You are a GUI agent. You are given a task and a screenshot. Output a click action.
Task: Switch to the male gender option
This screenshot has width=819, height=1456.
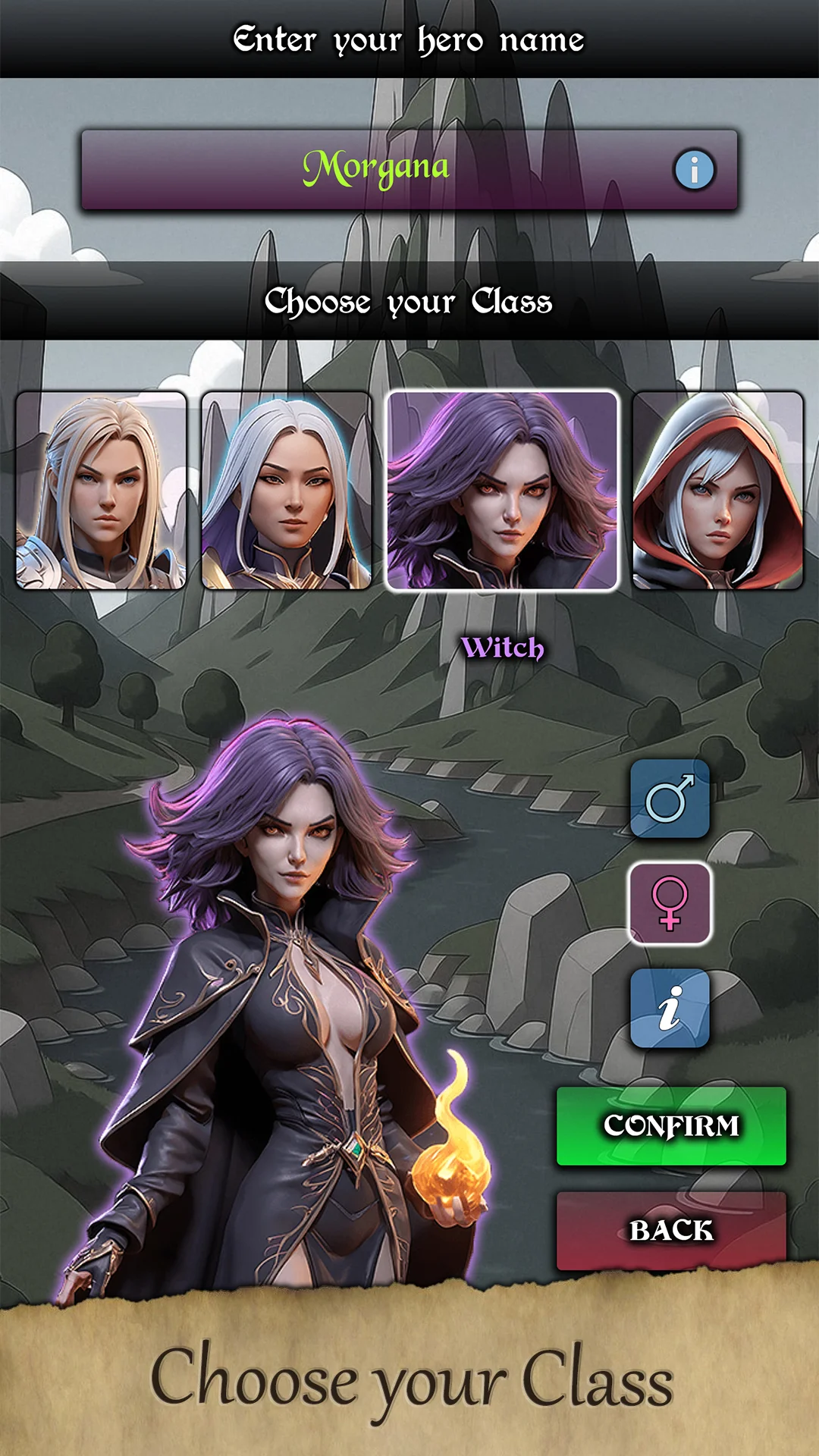click(670, 799)
